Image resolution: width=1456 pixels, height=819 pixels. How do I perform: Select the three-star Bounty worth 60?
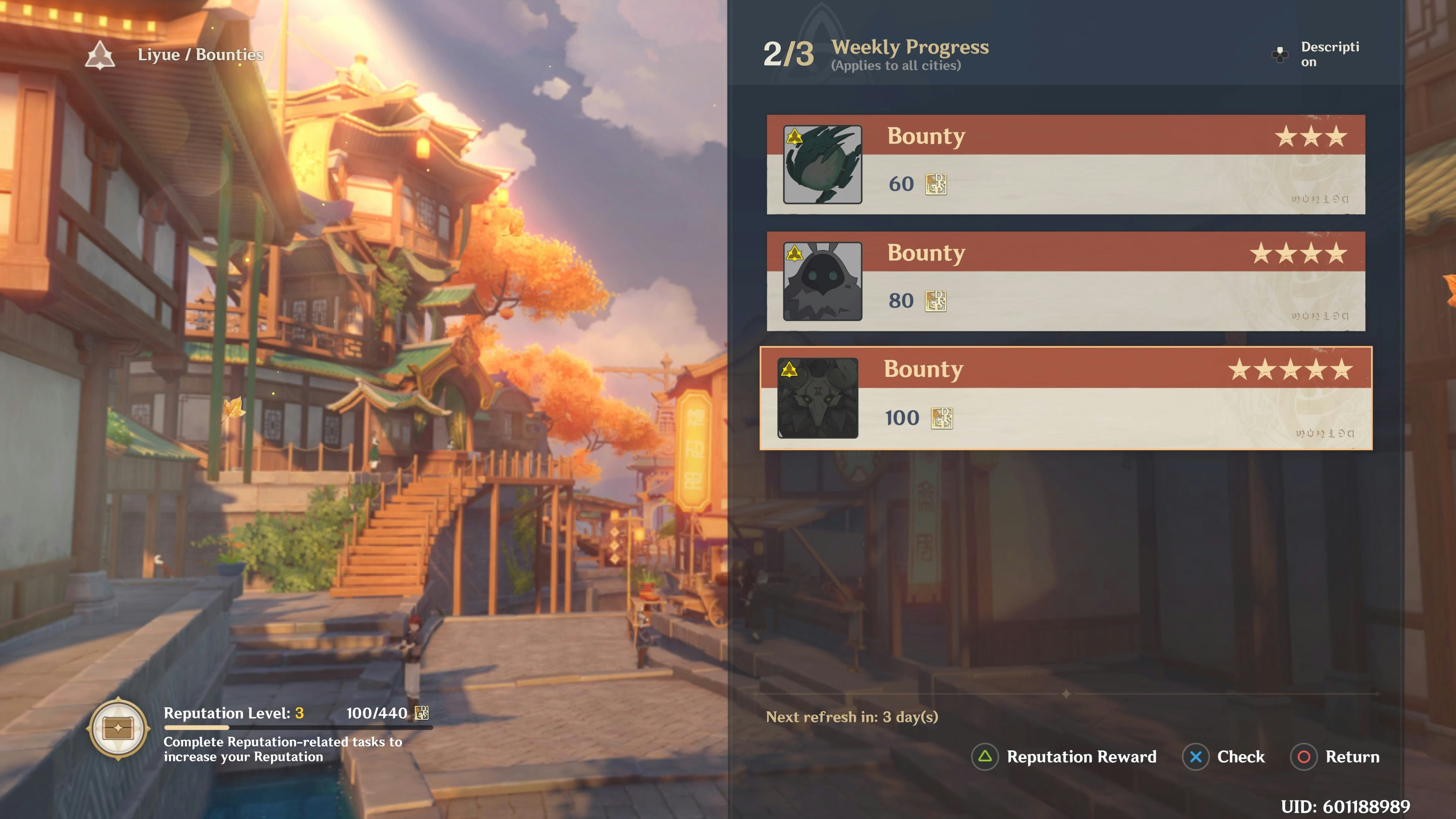[x=1065, y=165]
